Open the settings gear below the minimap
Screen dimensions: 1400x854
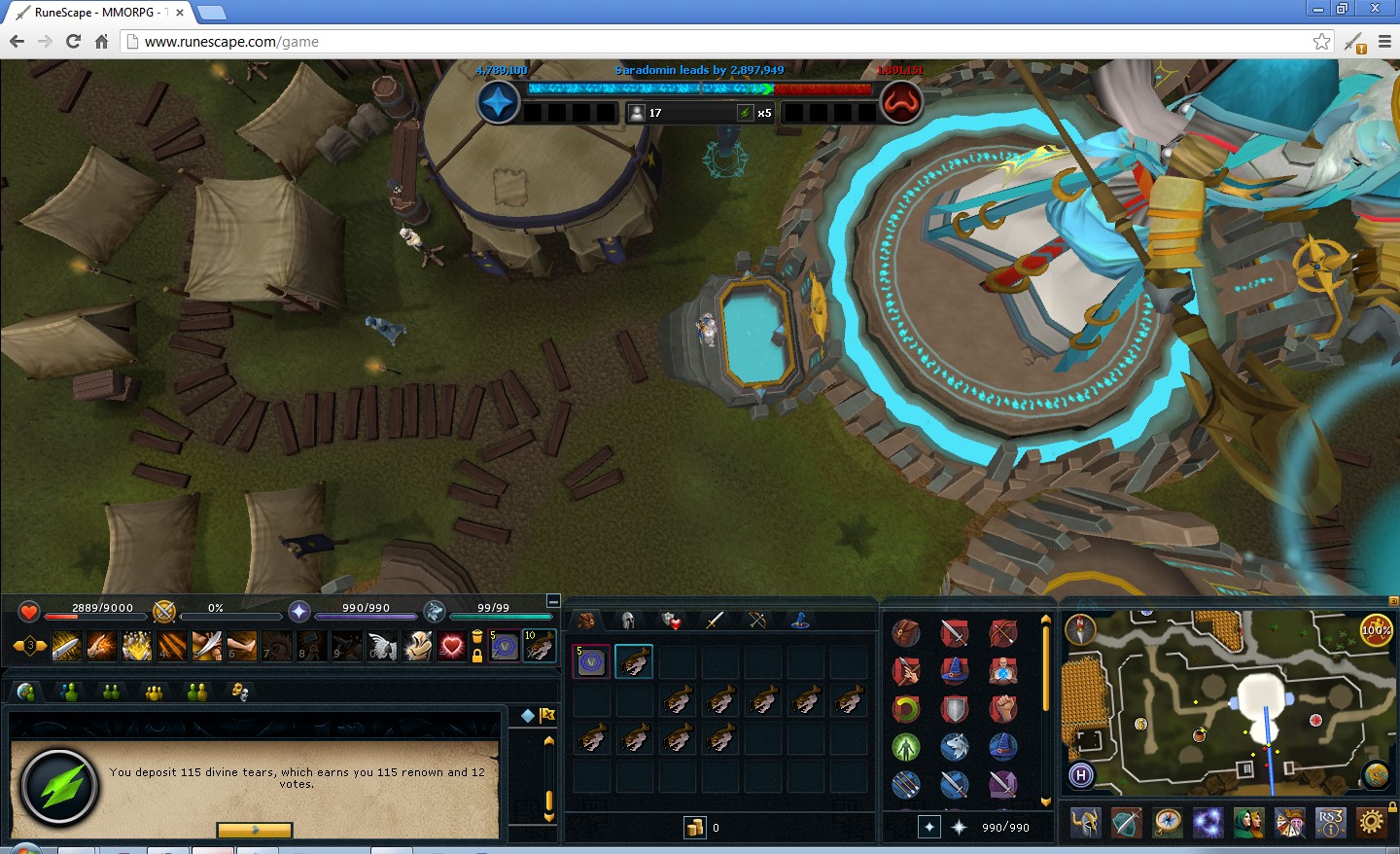click(1372, 823)
